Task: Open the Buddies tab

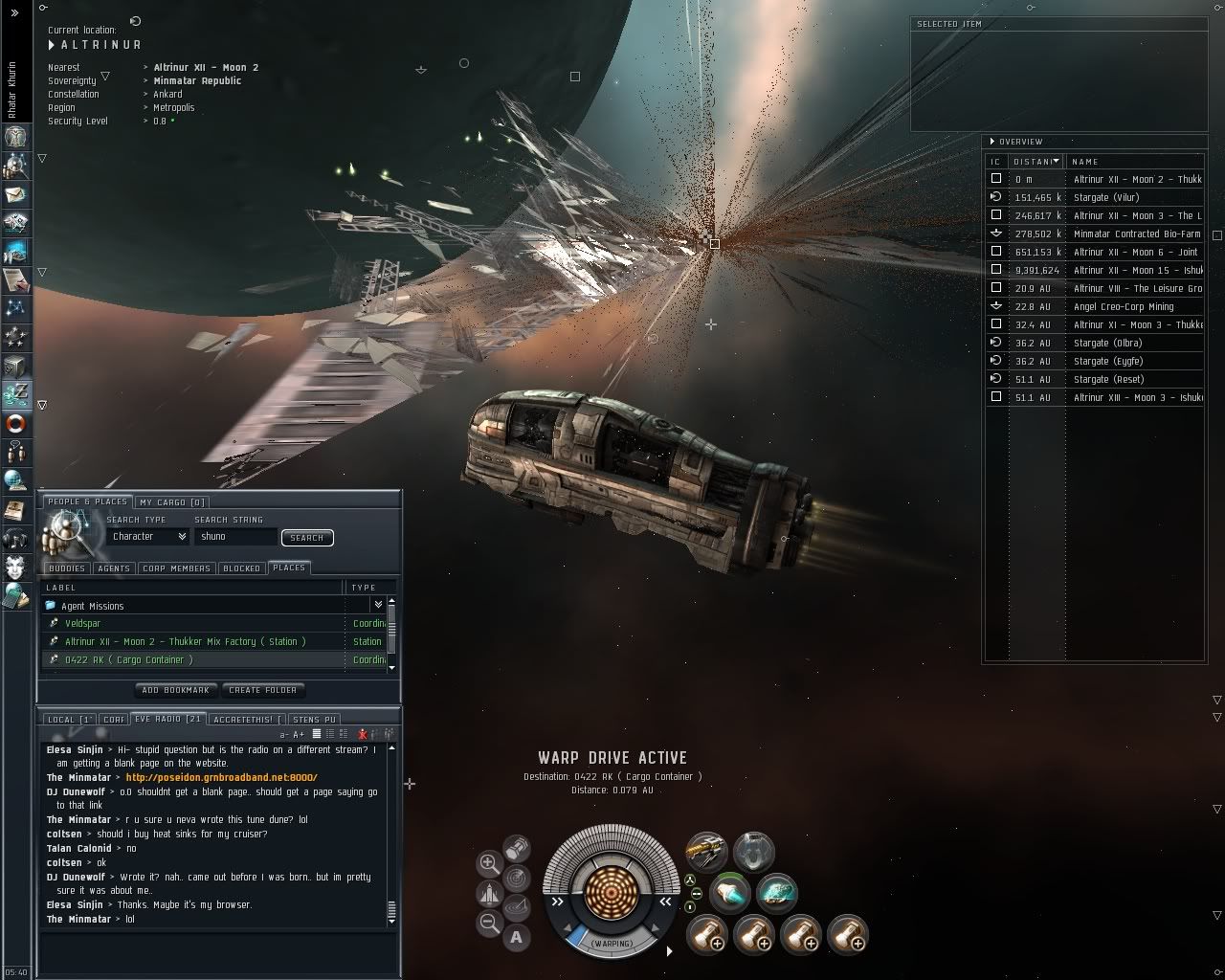Action: 67,568
